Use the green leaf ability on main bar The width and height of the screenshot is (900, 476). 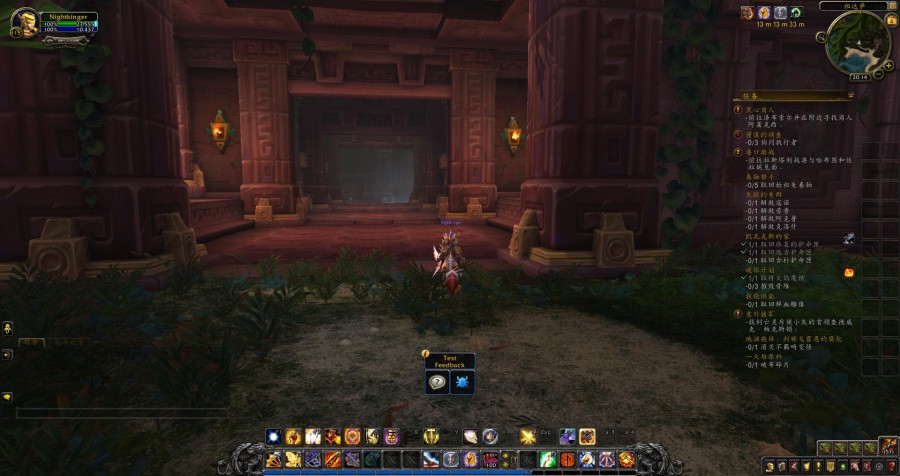pos(546,459)
